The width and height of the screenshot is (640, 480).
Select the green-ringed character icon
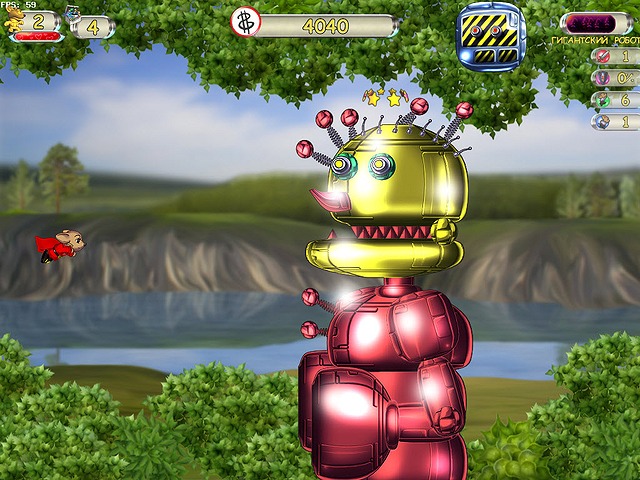[x=602, y=99]
